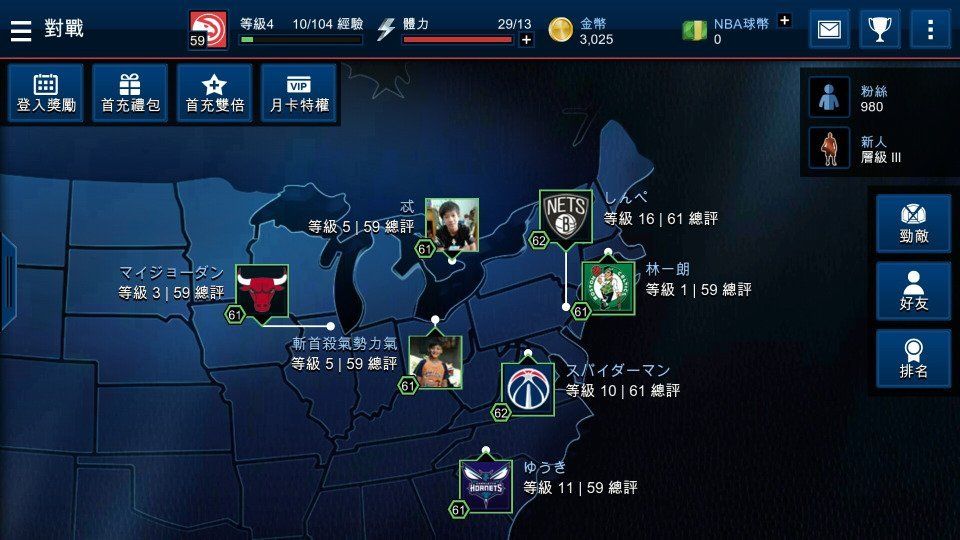Open the 首充禮包 gift pack
Screen dimensions: 960x540
tap(130, 93)
